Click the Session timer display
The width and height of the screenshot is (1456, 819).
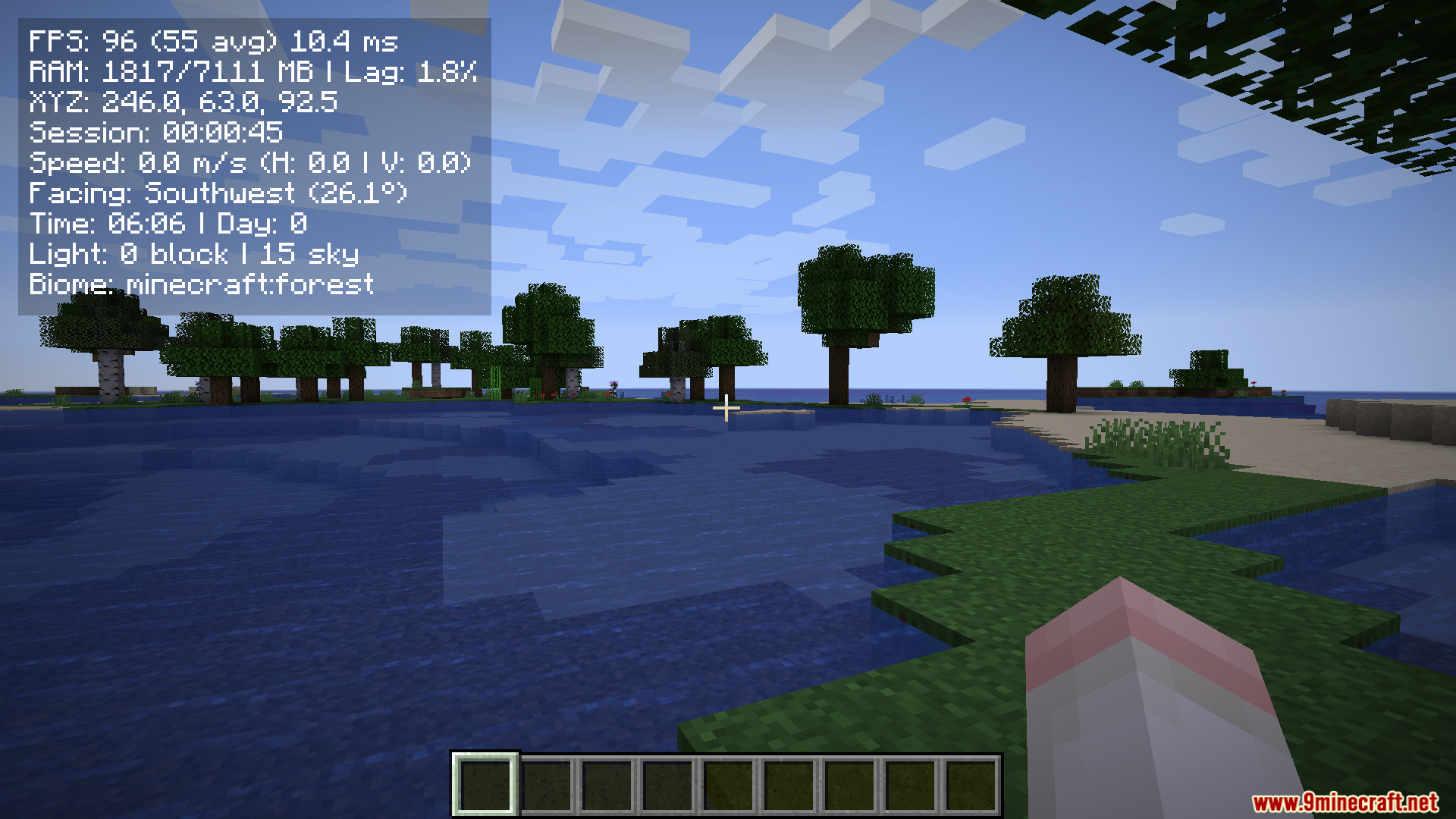tap(154, 132)
